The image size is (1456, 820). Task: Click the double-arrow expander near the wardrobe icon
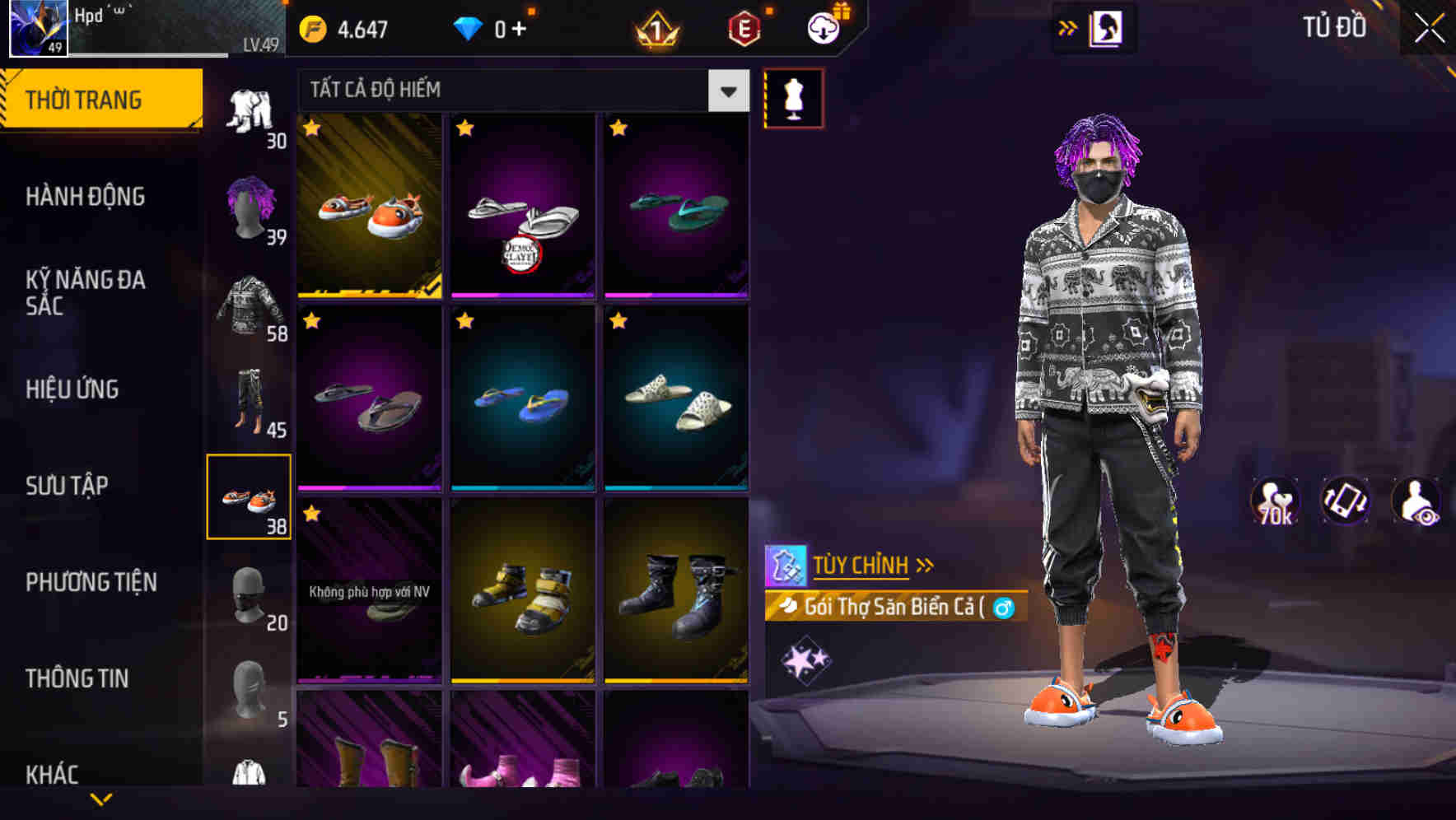tap(1068, 27)
